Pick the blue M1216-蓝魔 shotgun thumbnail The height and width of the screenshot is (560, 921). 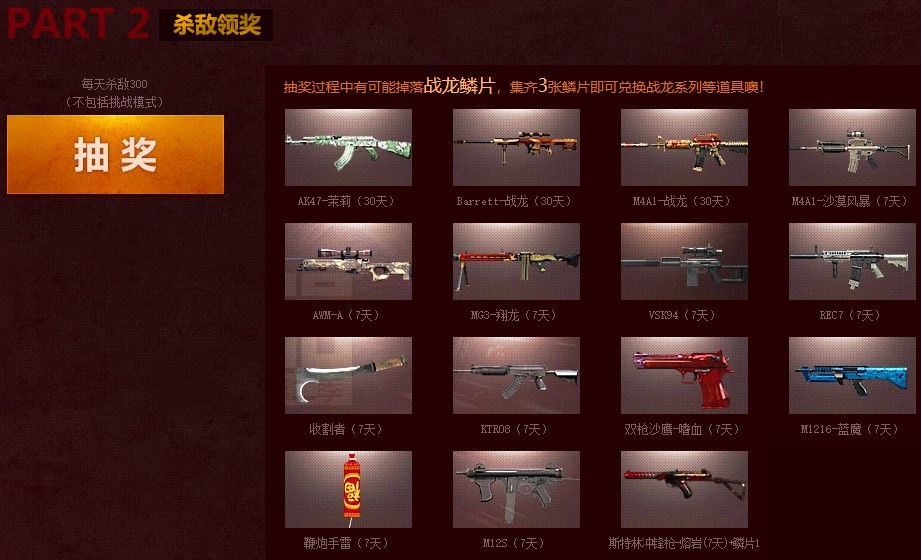852,375
